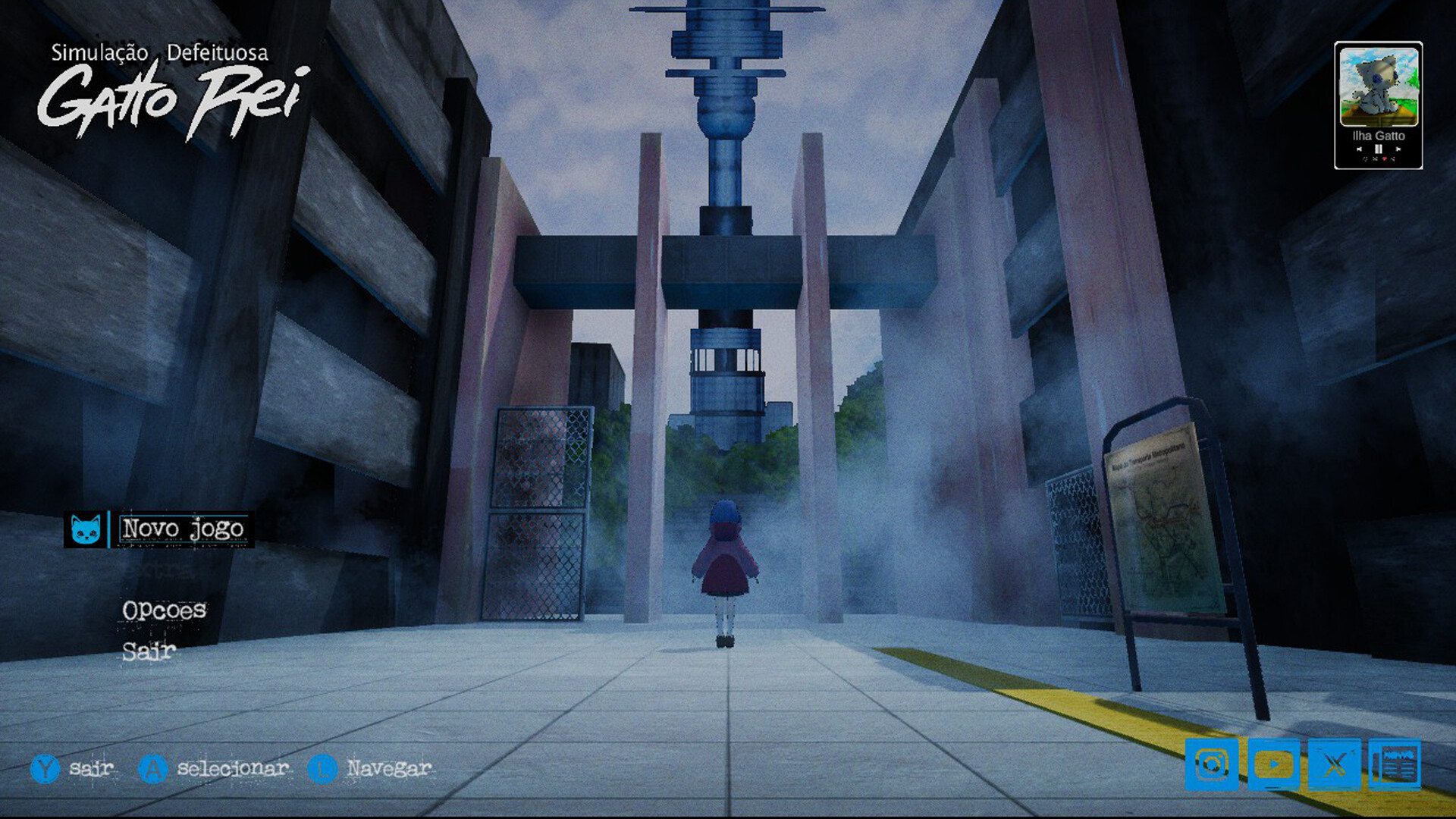Screen dimensions: 1456x819
Task: Click the Selecionar prompt label
Action: (231, 770)
